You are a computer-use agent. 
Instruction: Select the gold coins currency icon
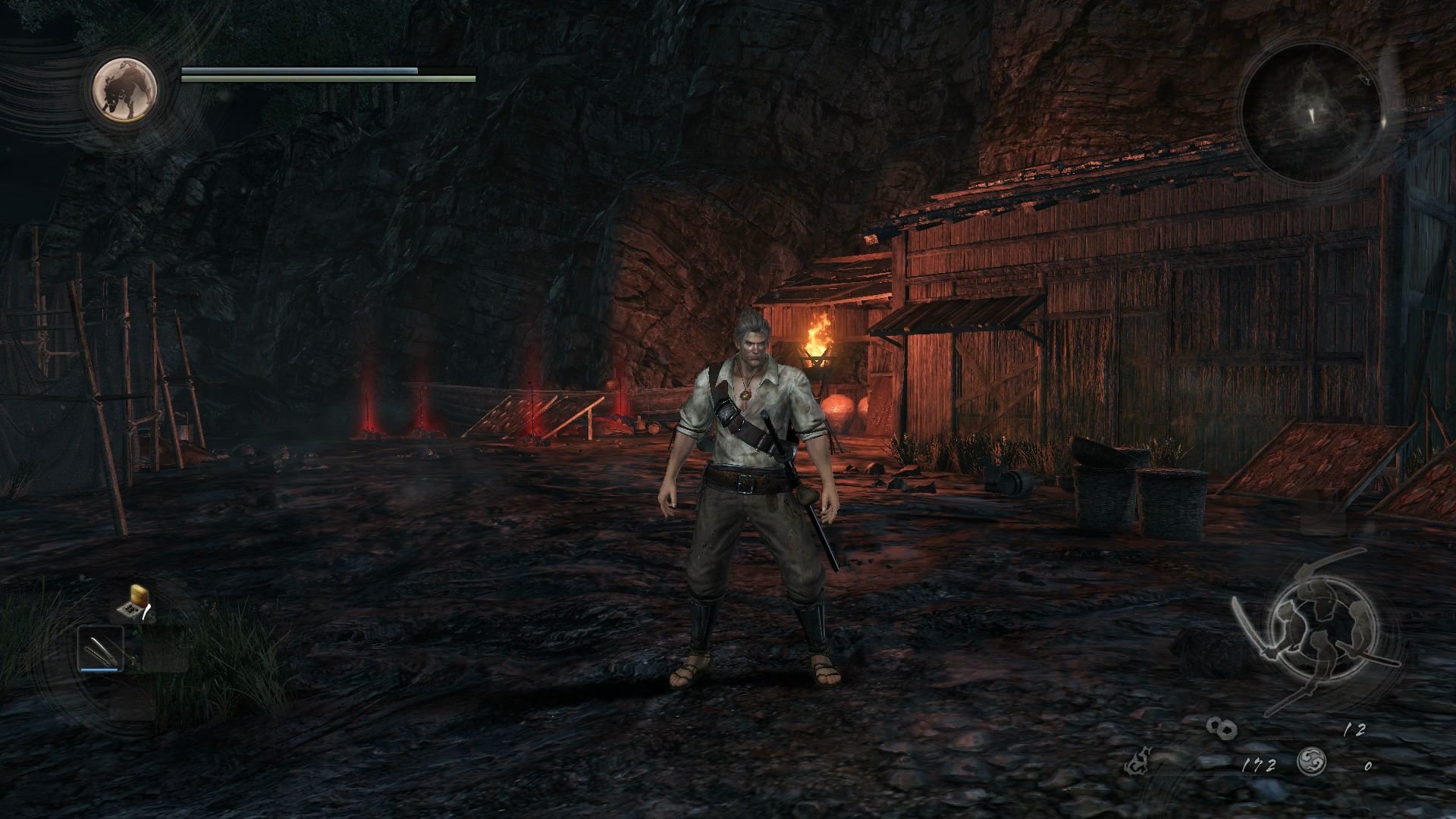(1222, 729)
